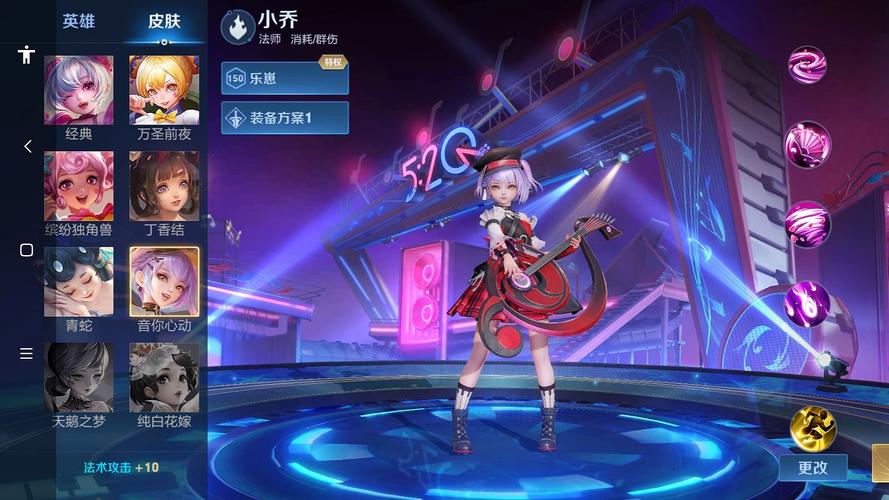Pick the 天鹅之梦 skin

coord(78,377)
